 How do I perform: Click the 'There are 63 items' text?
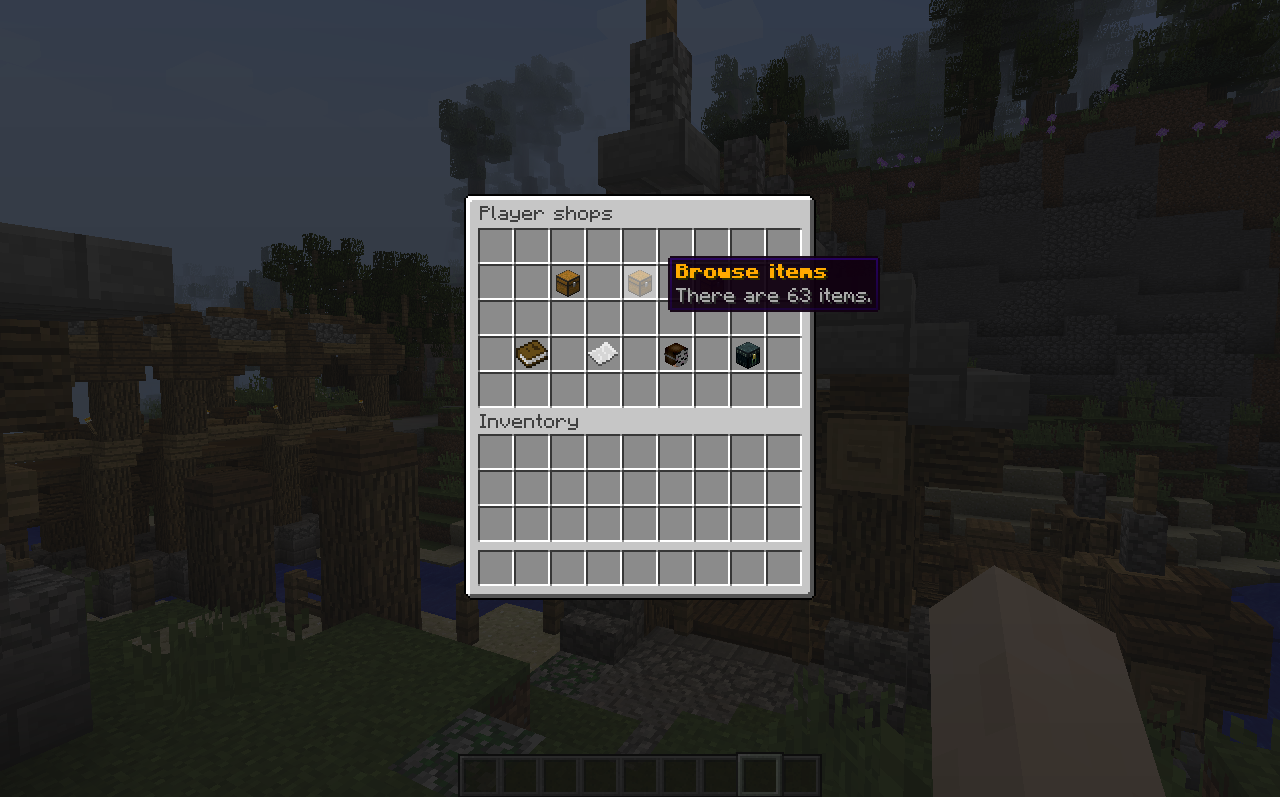773,295
